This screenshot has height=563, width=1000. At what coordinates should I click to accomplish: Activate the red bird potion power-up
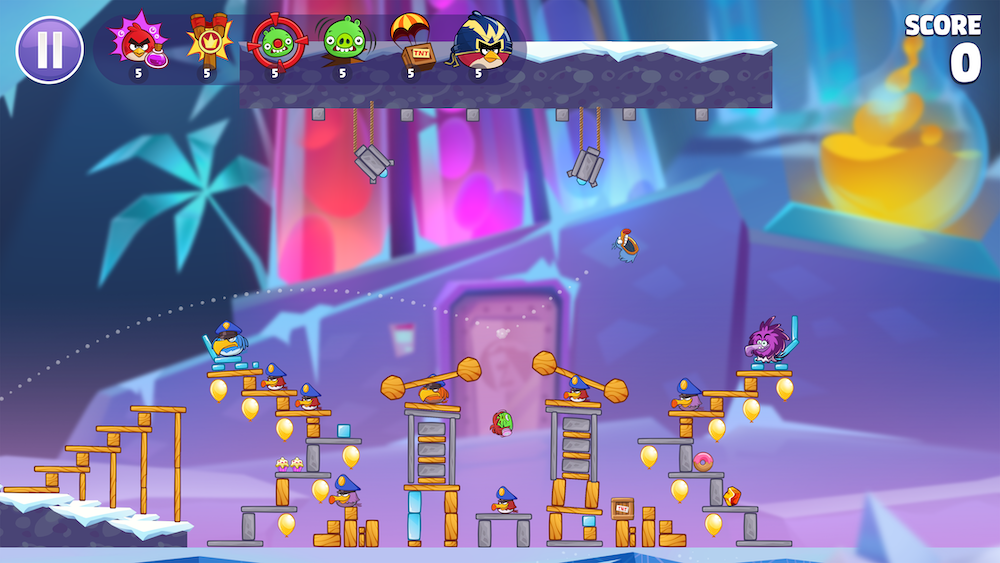(x=139, y=42)
